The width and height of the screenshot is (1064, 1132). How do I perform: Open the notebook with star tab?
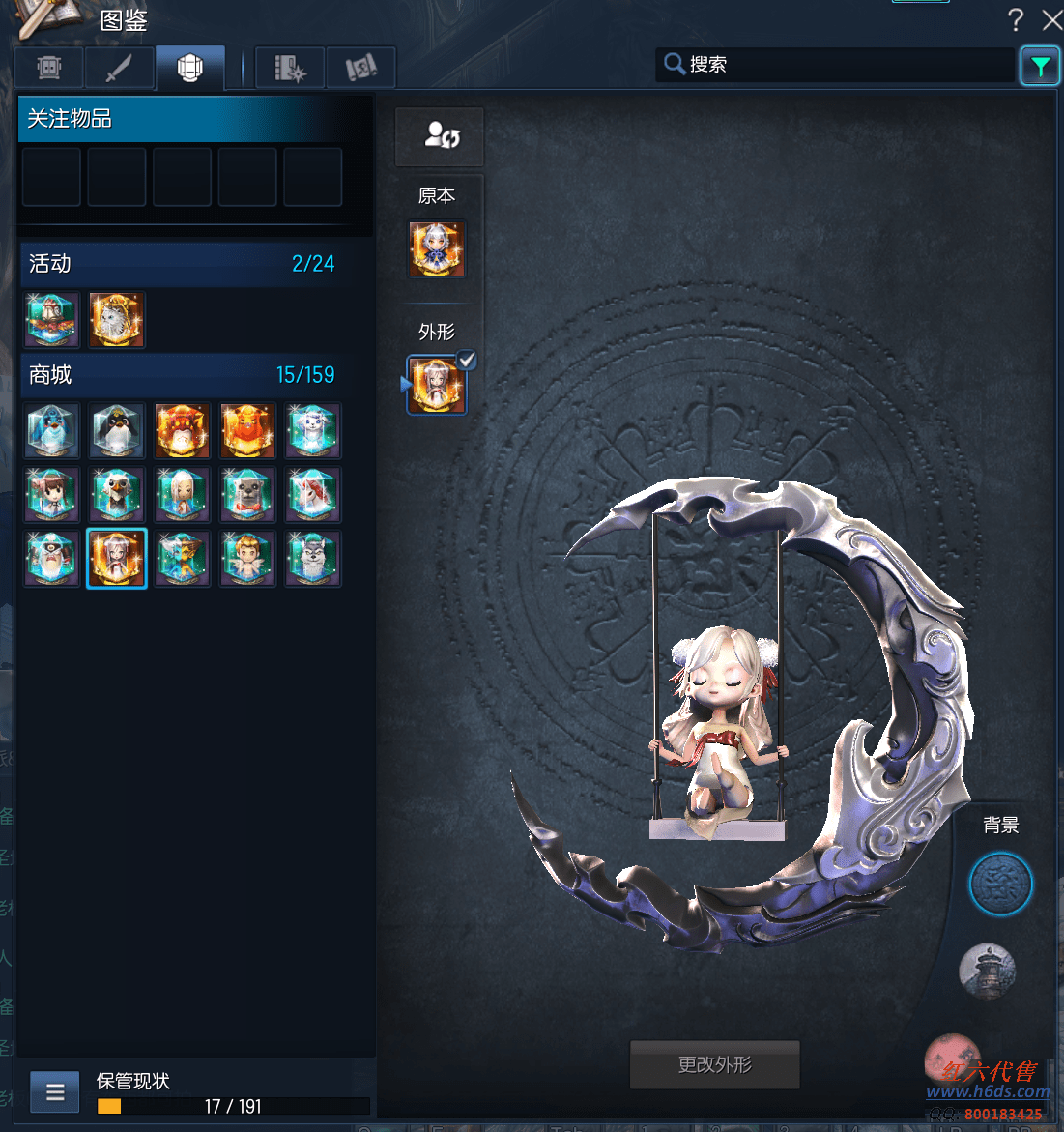[x=290, y=68]
